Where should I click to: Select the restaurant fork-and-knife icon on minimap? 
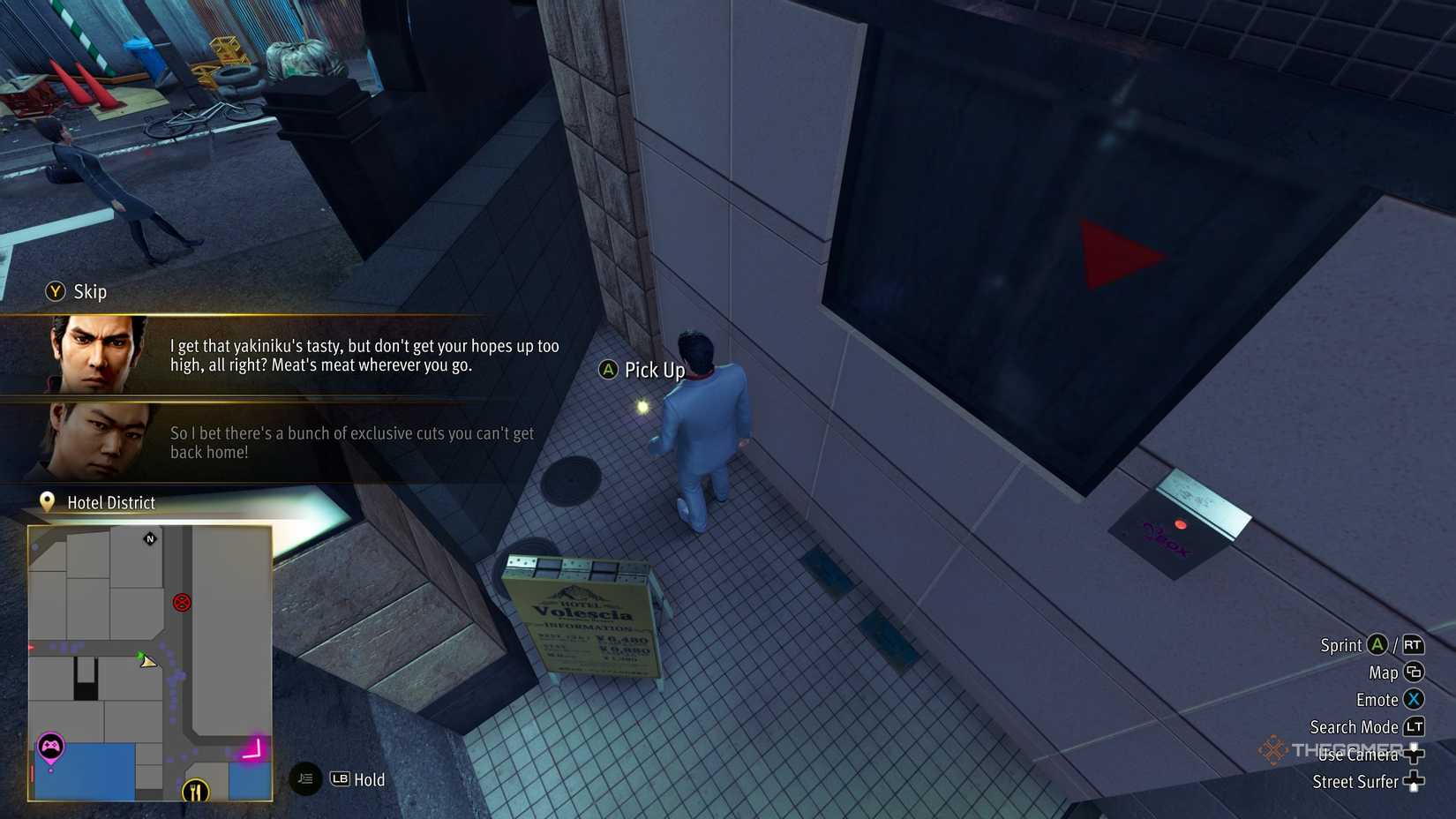tap(196, 792)
